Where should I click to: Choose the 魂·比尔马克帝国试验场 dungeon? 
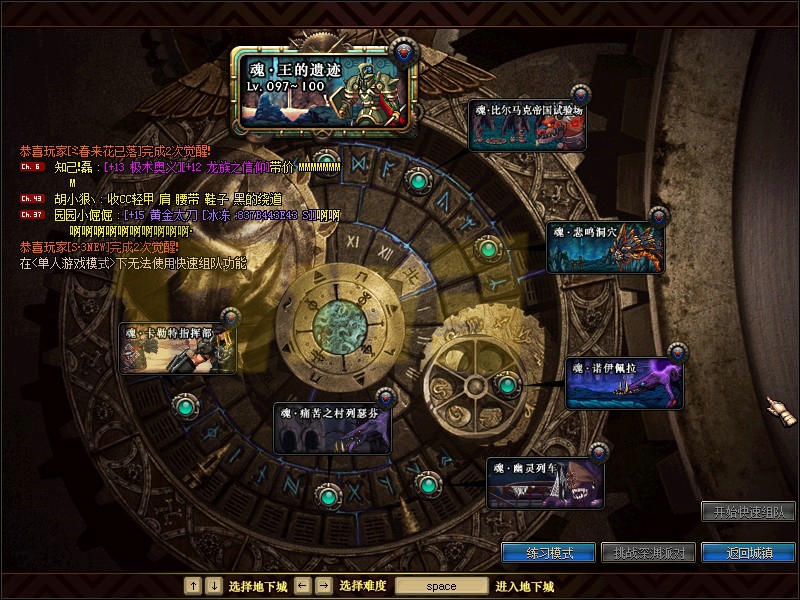click(x=530, y=126)
